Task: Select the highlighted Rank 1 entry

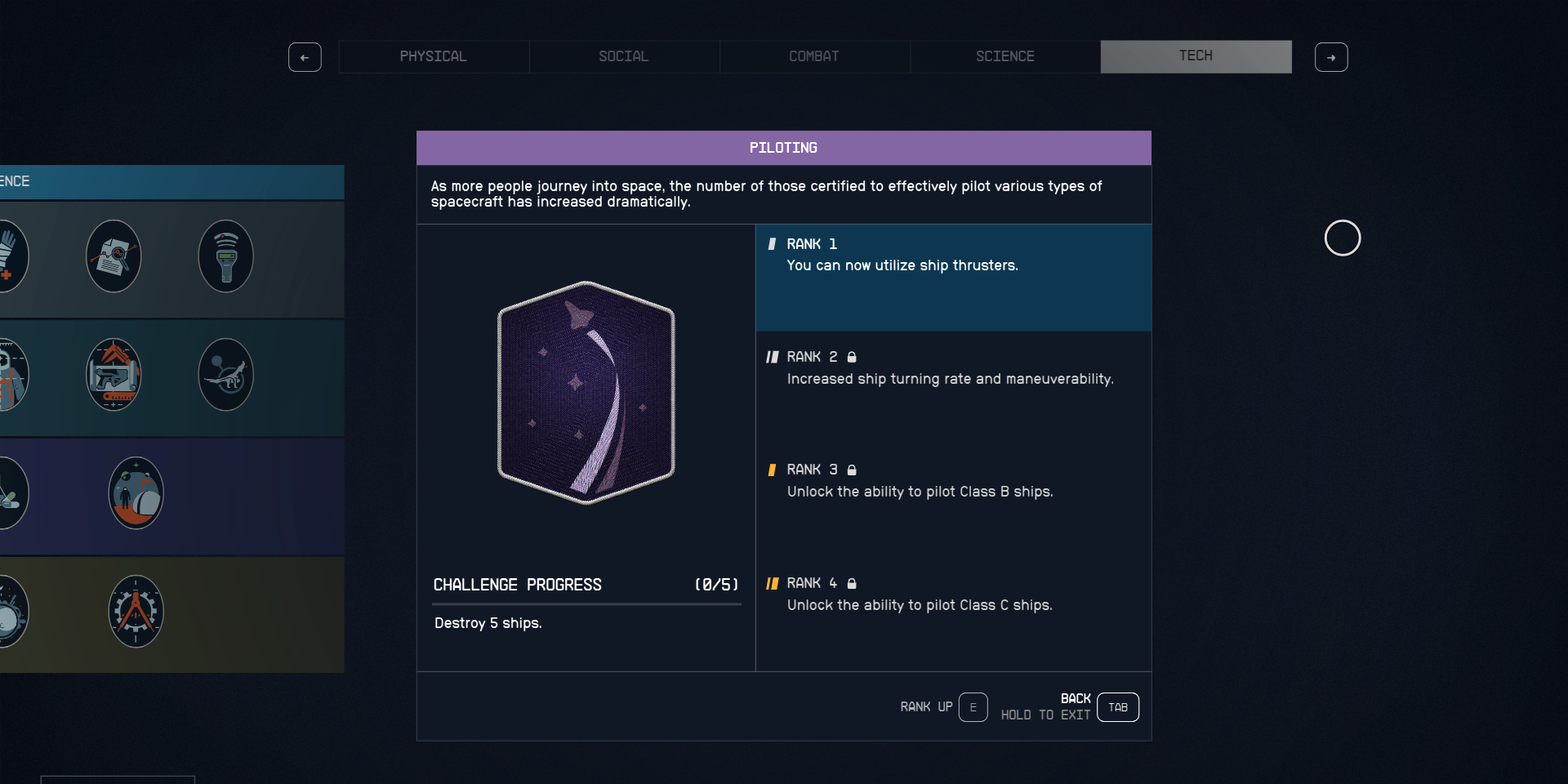Action: pos(953,278)
